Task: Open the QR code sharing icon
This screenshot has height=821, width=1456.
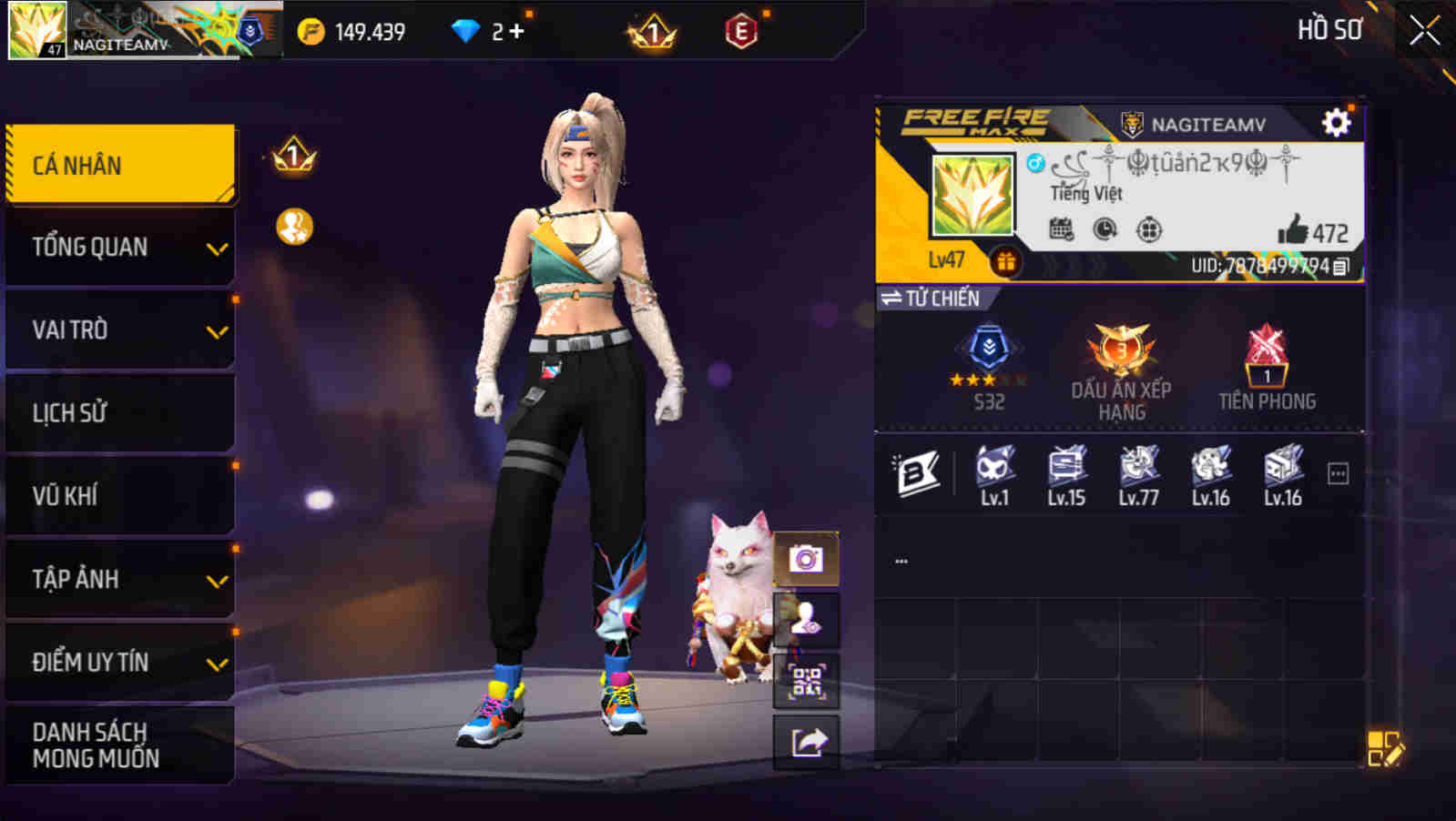Action: 804,680
